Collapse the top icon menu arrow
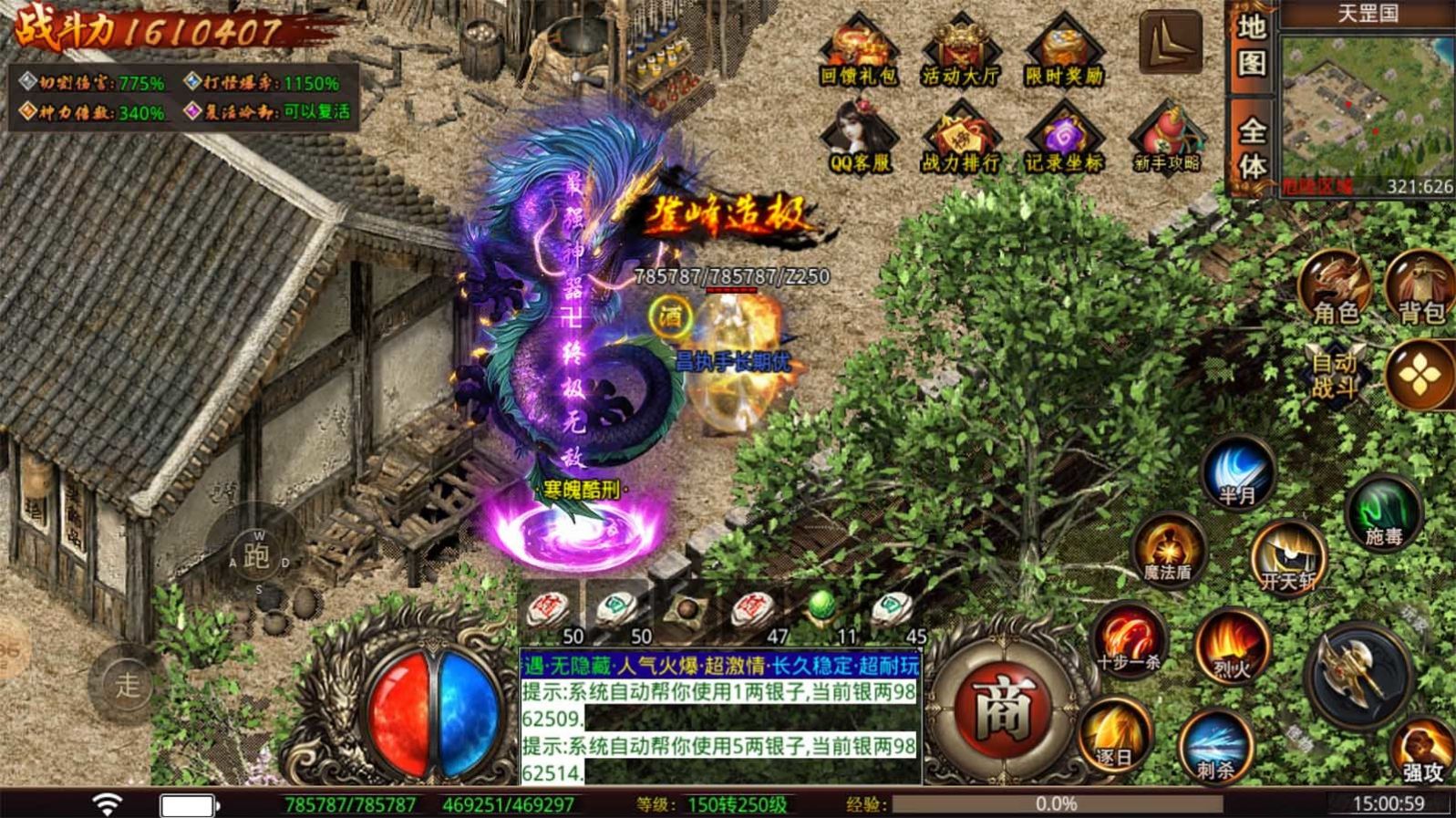This screenshot has height=818, width=1456. pyautogui.click(x=1170, y=41)
